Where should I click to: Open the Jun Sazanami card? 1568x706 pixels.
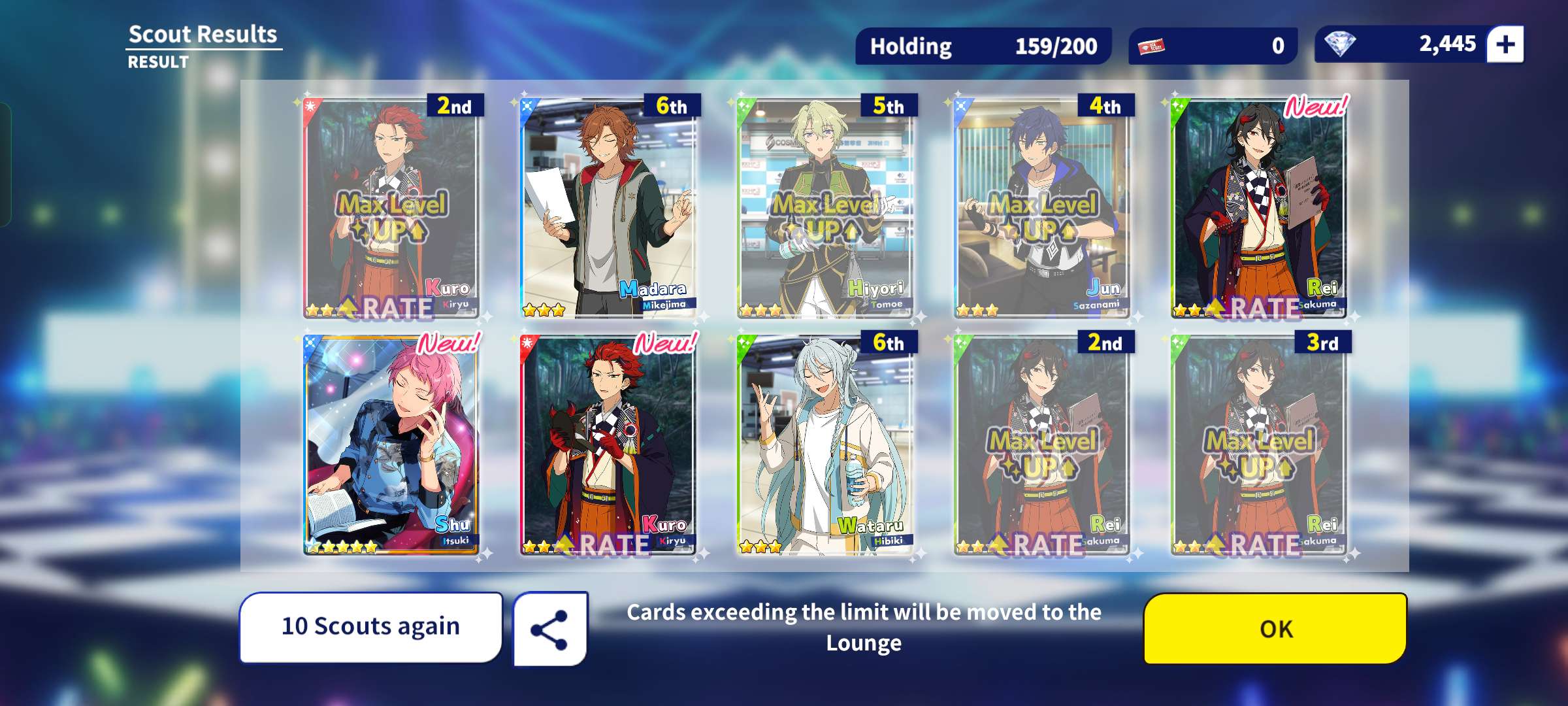click(x=1042, y=208)
